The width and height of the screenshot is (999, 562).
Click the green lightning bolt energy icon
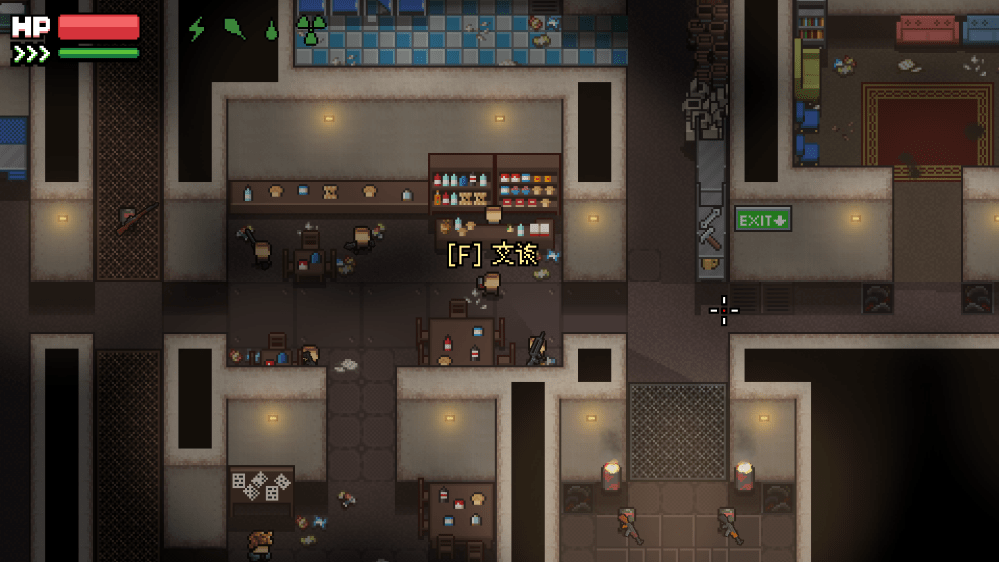197,29
